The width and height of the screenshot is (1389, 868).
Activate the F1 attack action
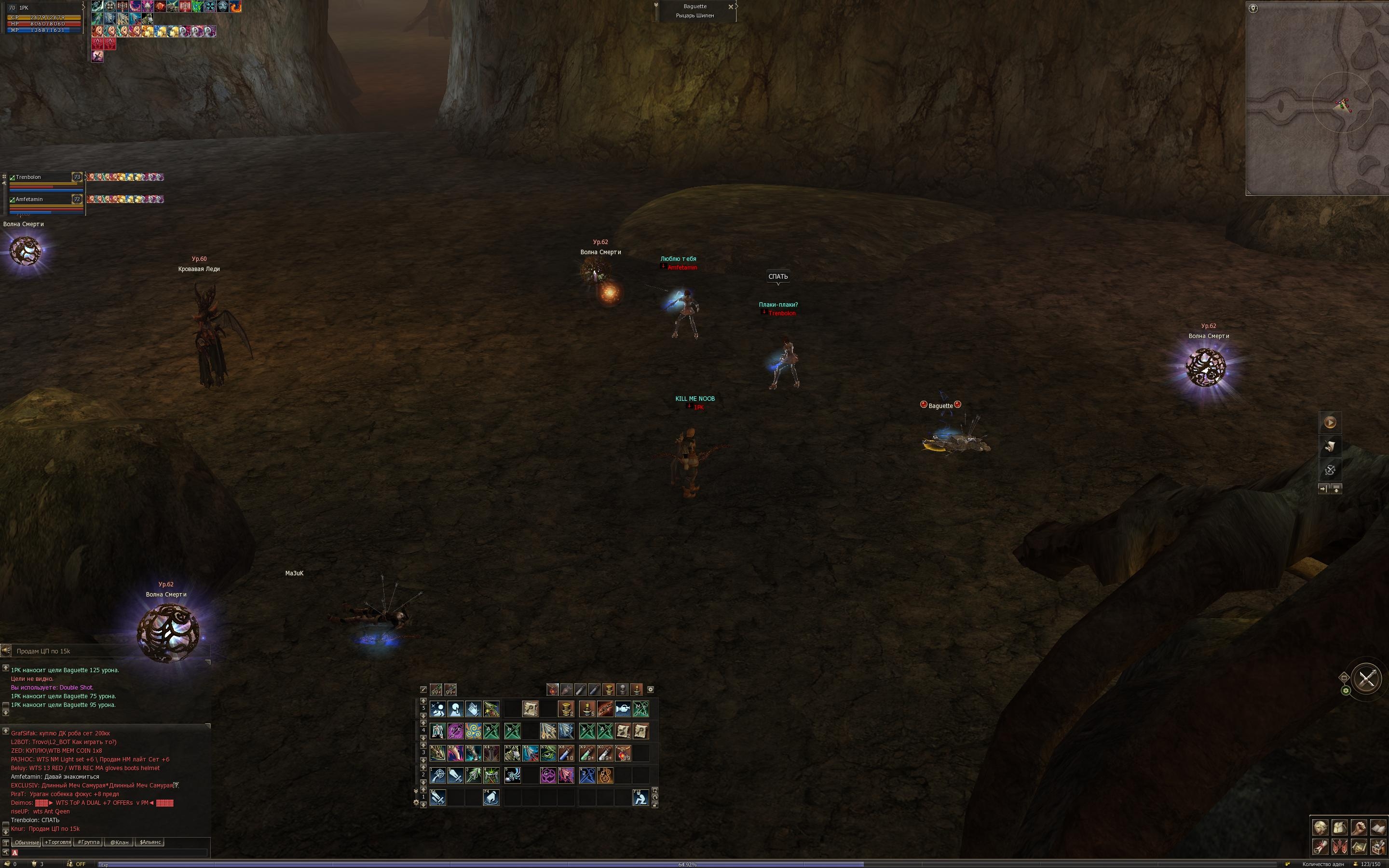(x=437, y=798)
